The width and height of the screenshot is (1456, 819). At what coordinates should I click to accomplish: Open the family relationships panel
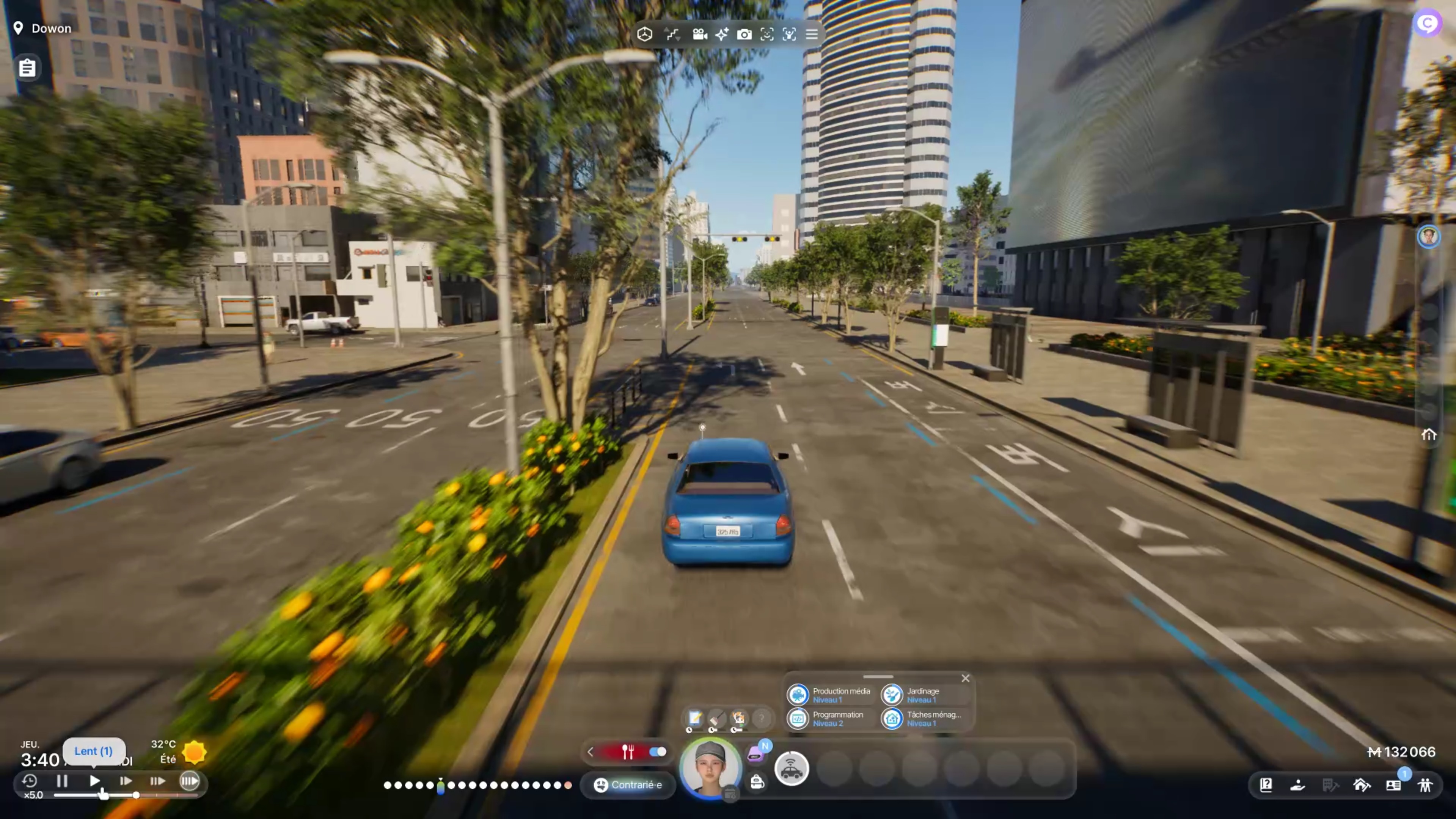click(x=1425, y=784)
